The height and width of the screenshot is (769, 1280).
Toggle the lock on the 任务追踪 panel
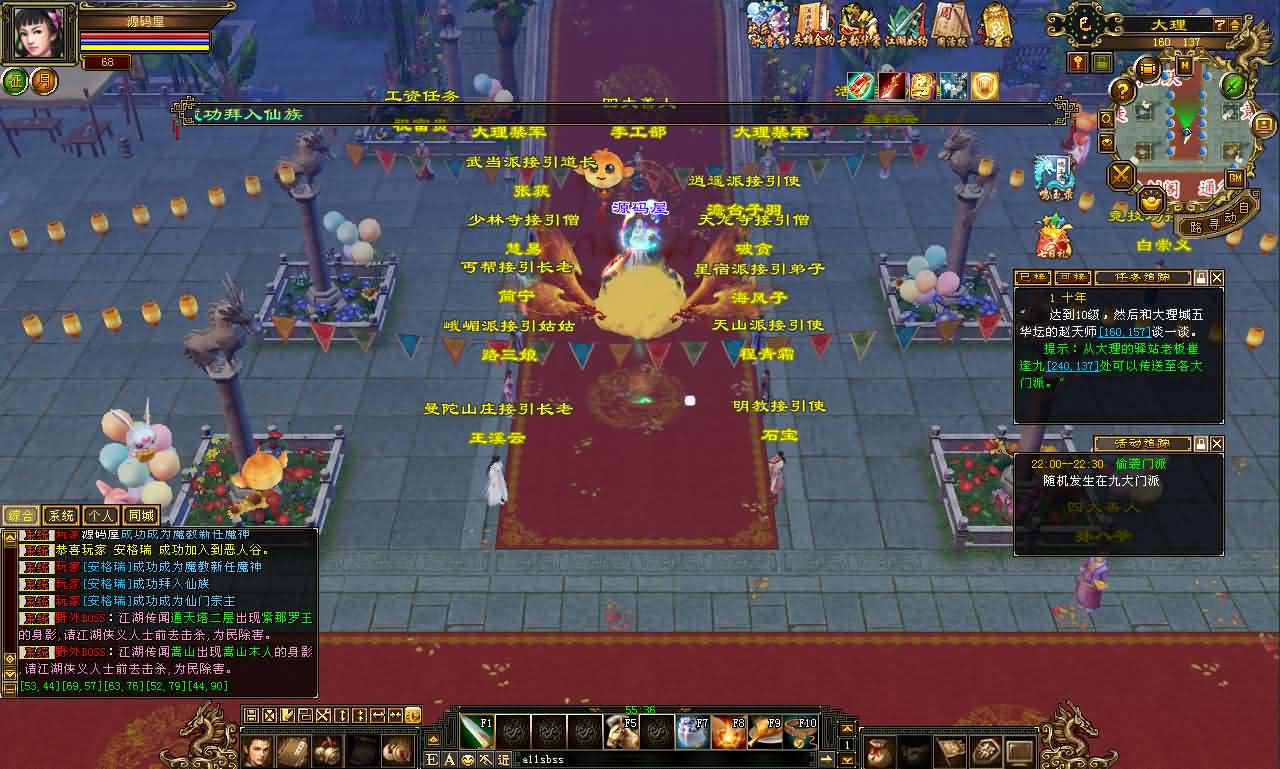pos(1202,278)
